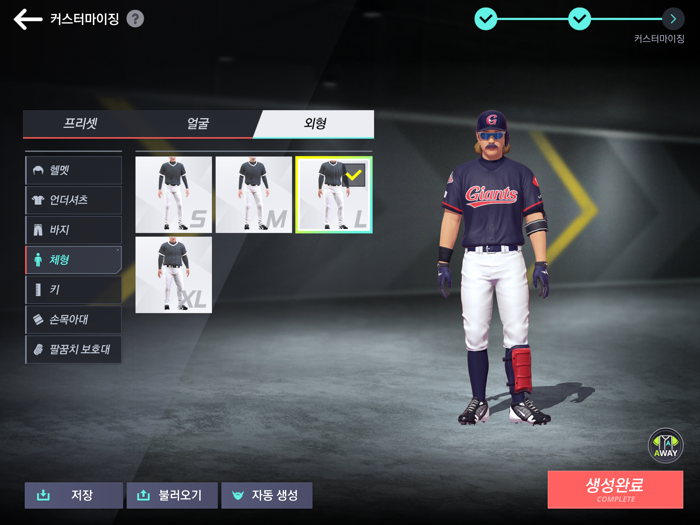700x525 pixels.
Task: Select the 체형 category
Action: (x=73, y=260)
